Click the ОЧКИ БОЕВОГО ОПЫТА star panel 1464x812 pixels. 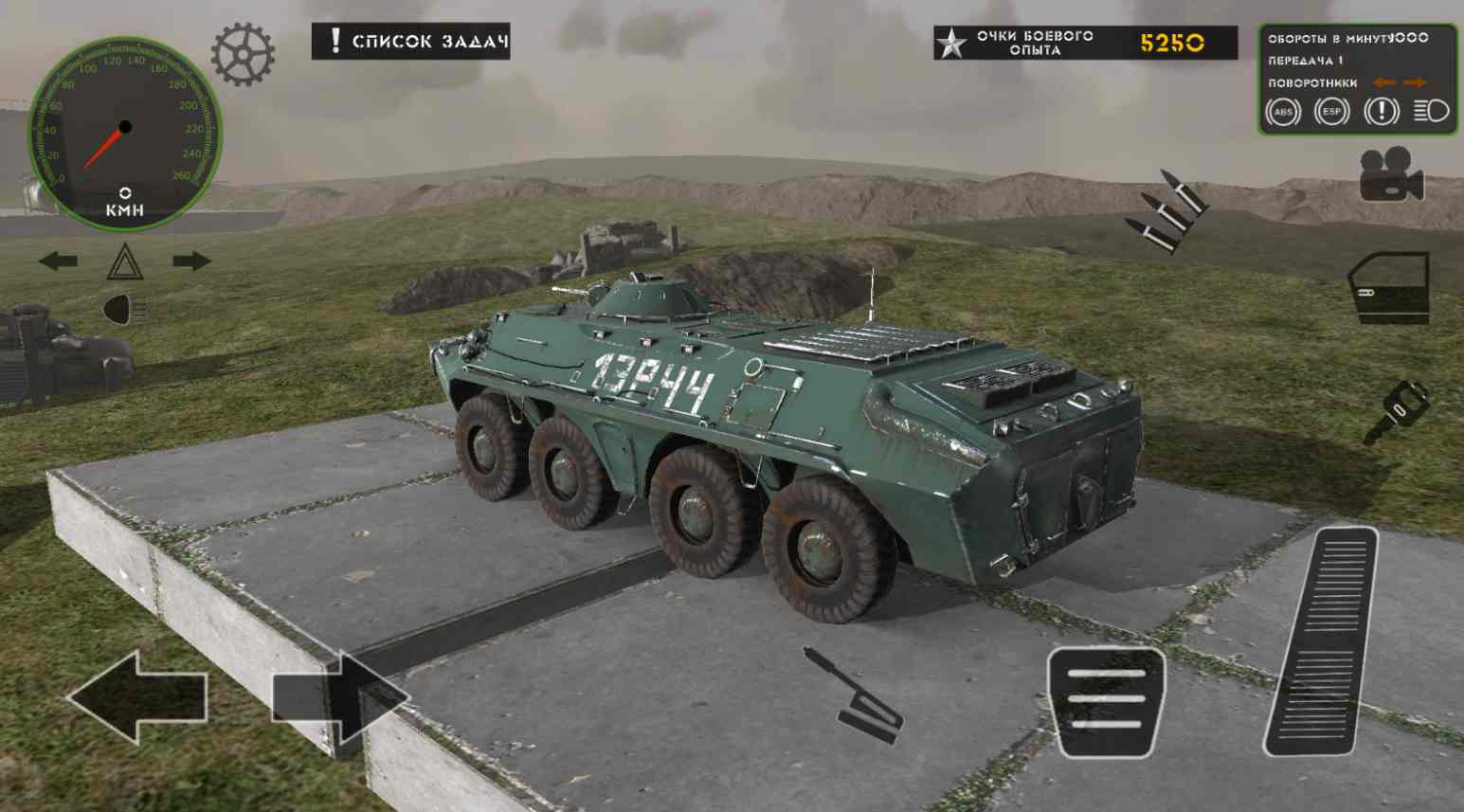click(x=1066, y=43)
